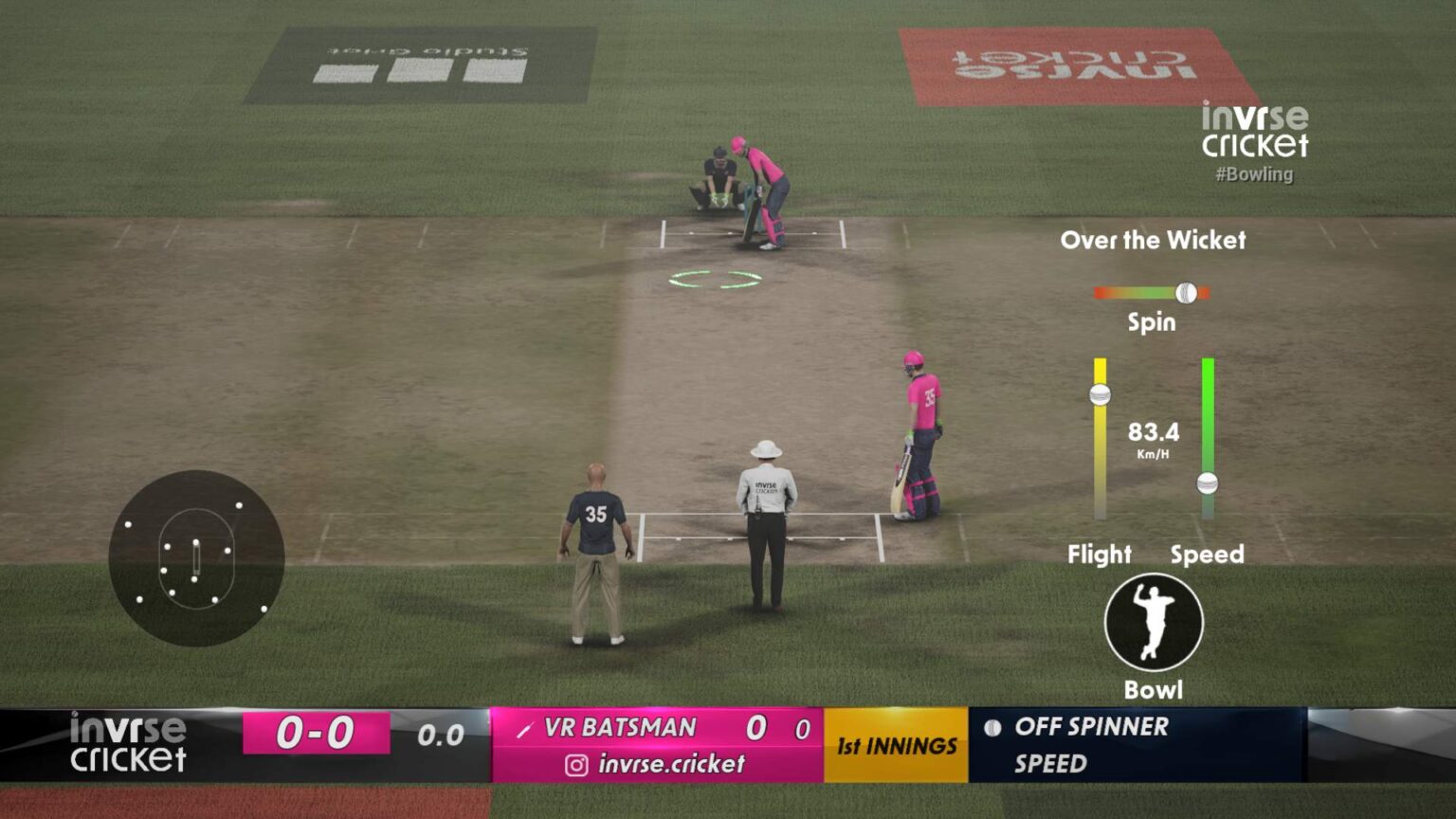Click the 83.4 Km/H speed readout
Screen dimensions: 1456x819
click(x=1153, y=436)
